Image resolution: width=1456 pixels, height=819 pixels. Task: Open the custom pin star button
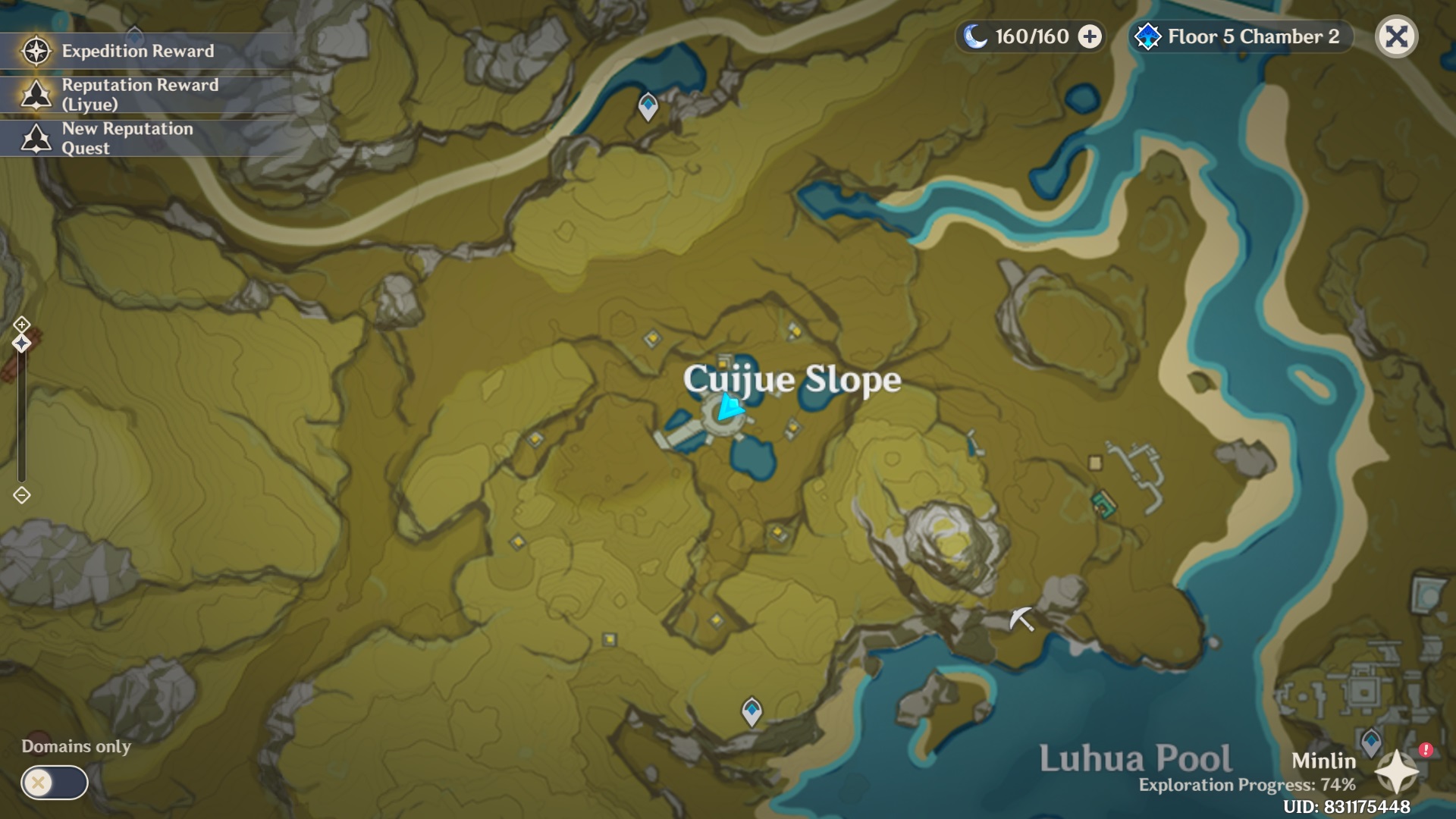click(1396, 772)
